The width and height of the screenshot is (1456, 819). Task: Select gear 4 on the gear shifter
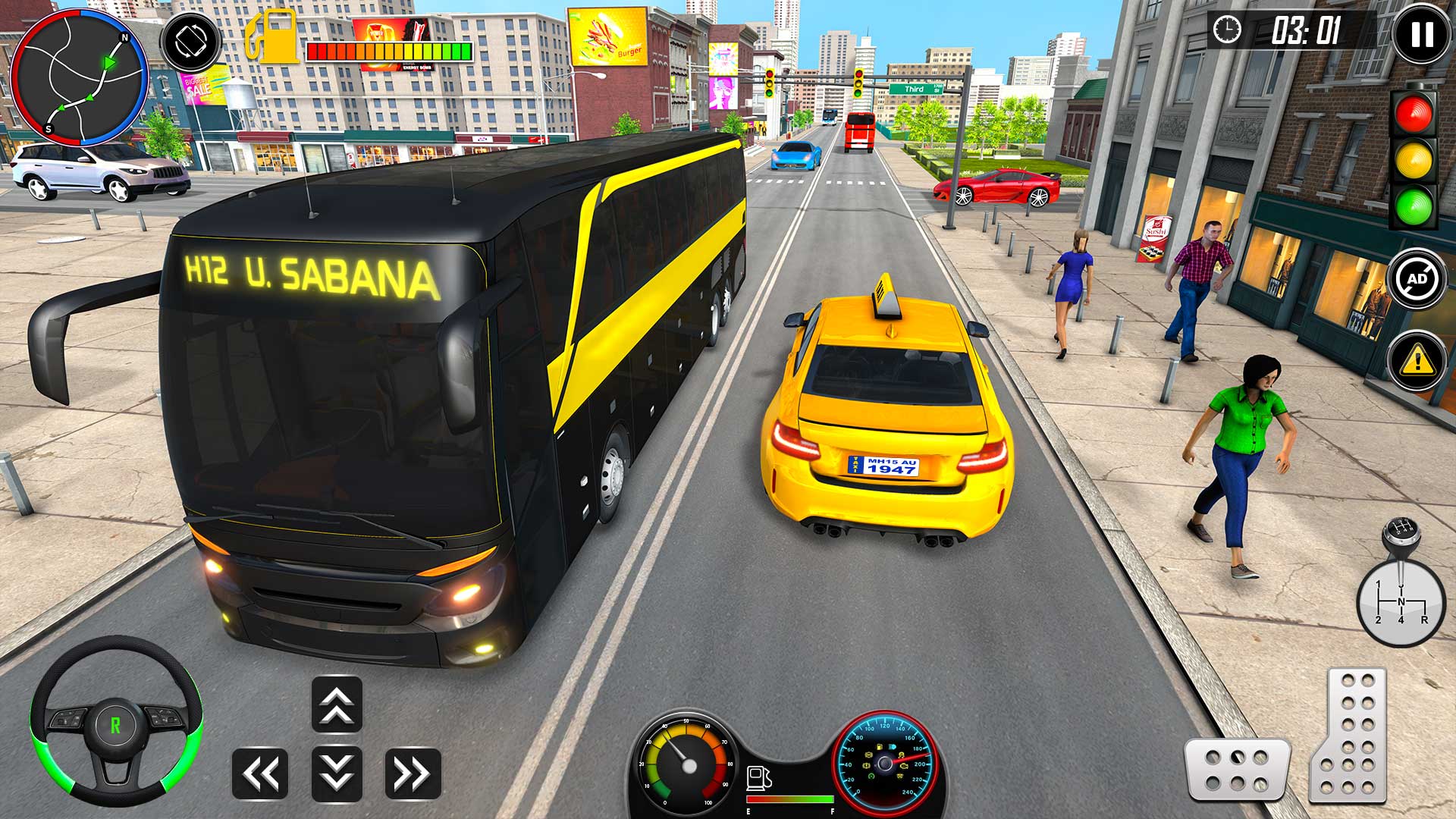[x=1401, y=620]
